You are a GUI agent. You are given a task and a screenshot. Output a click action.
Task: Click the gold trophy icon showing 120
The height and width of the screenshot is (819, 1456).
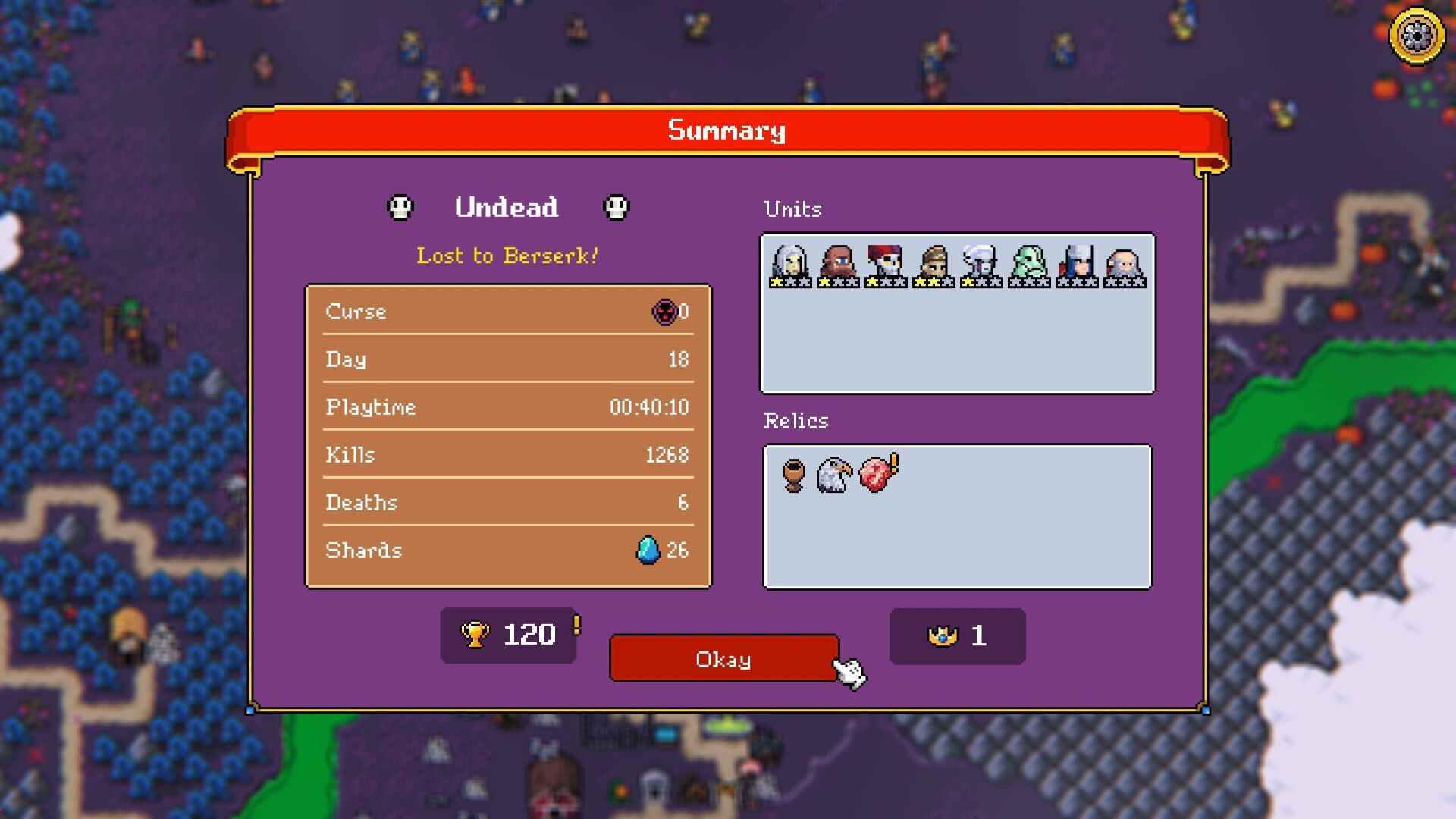tap(477, 634)
